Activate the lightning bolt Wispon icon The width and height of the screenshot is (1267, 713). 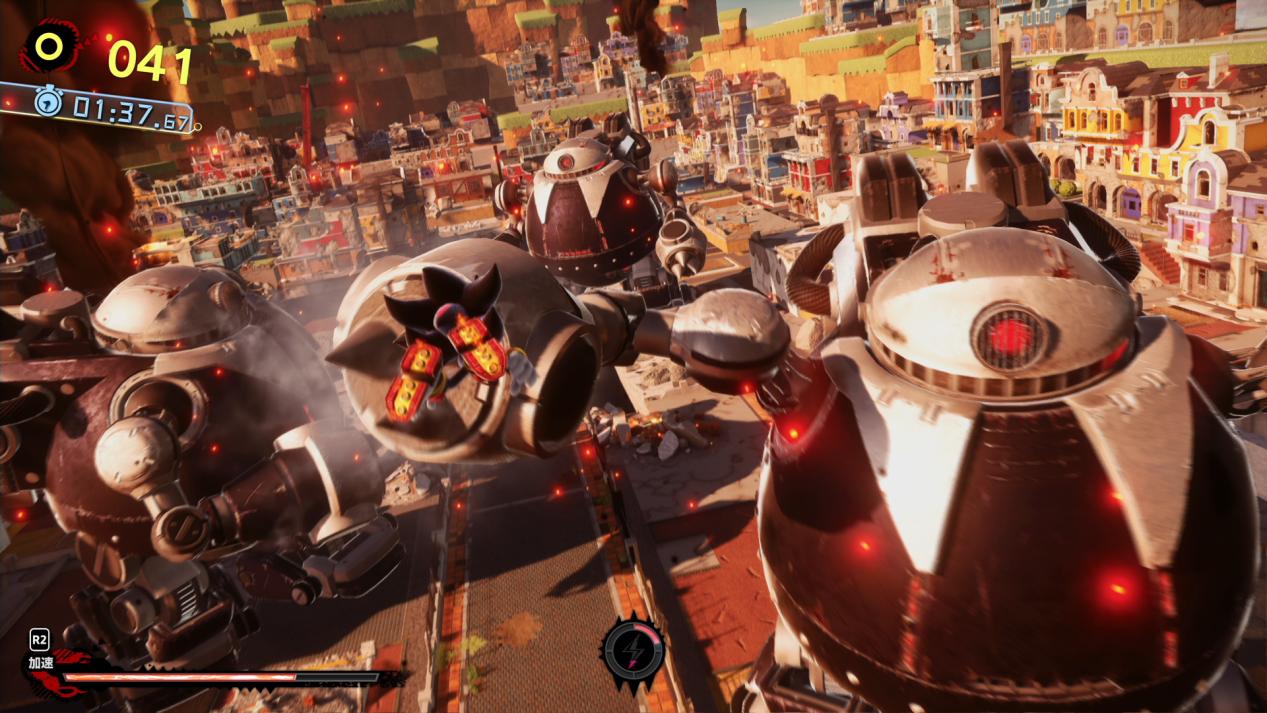coord(632,651)
